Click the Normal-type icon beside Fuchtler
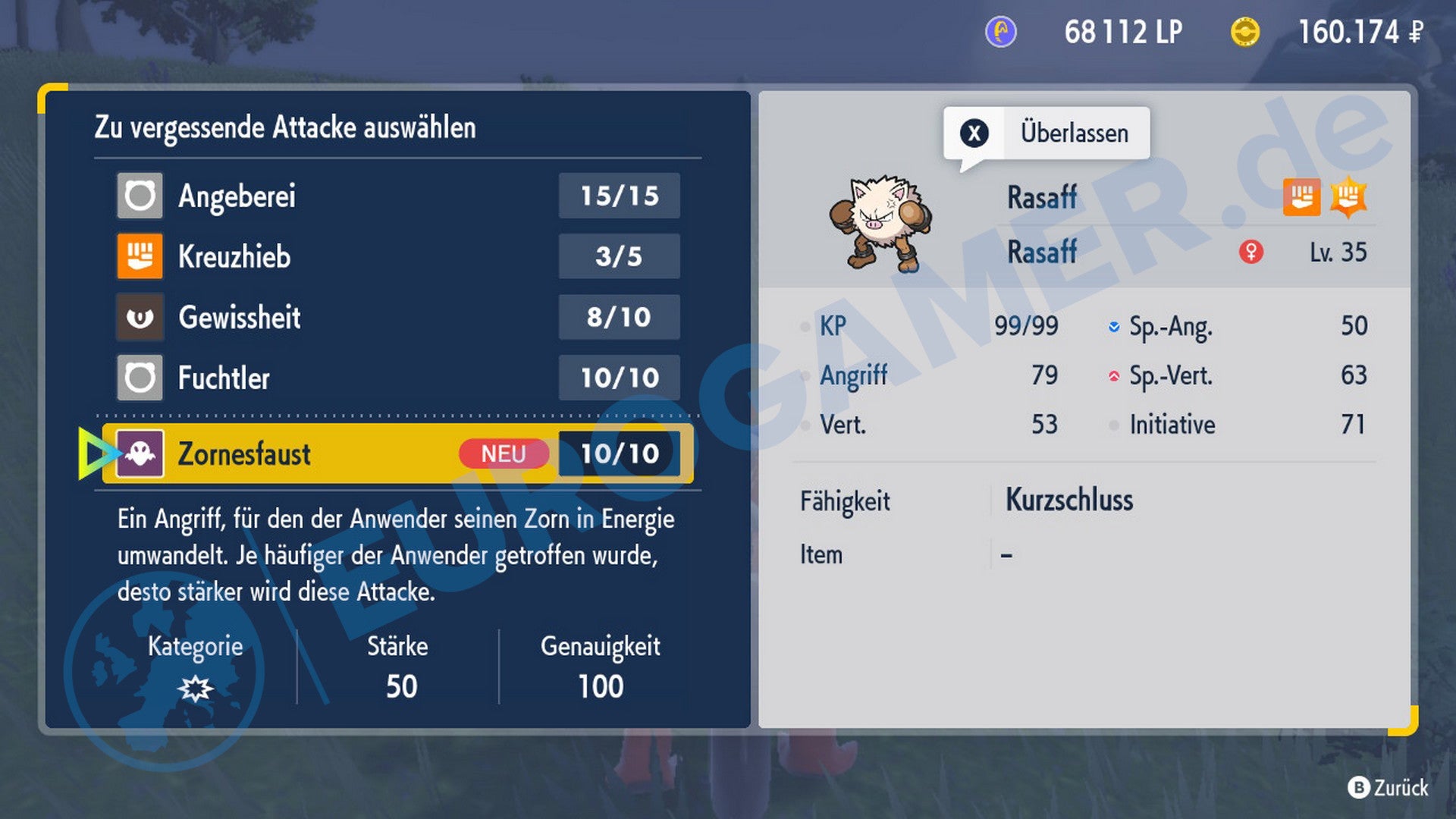 139,378
